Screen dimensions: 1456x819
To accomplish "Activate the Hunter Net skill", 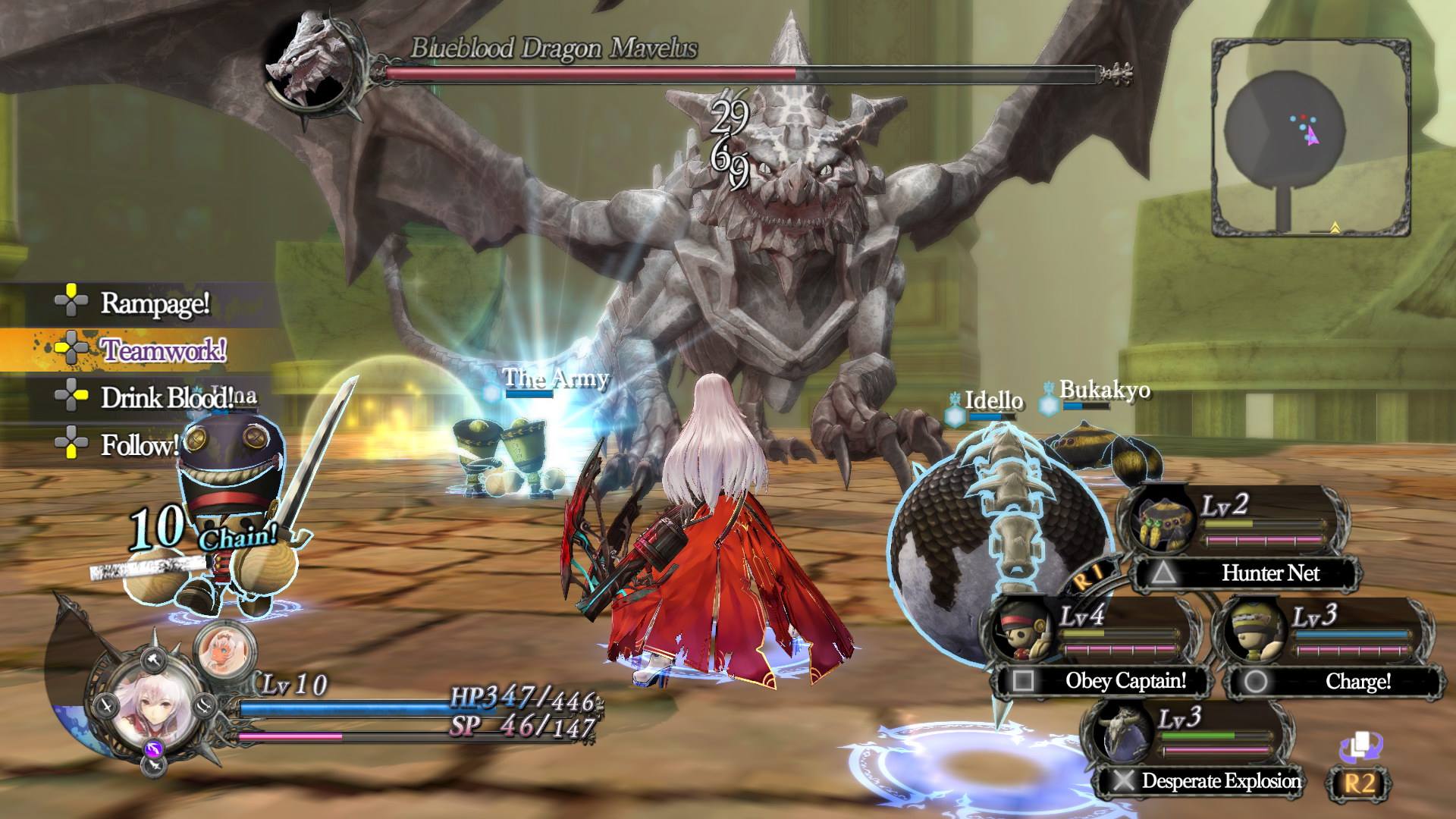I will pos(1270,573).
